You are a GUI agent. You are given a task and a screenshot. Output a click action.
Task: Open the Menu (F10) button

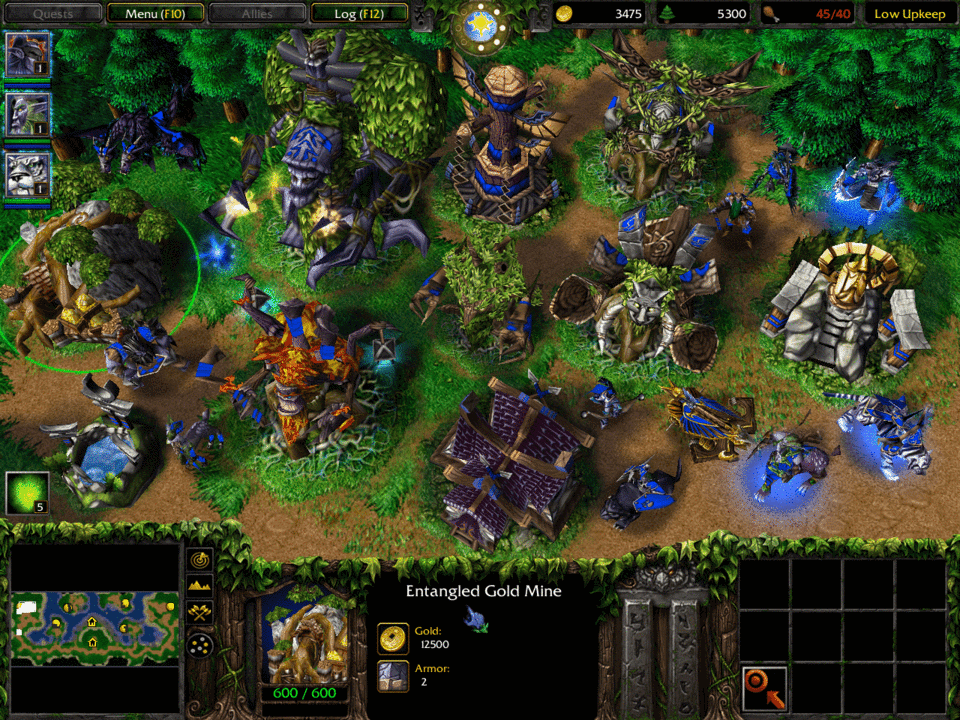[x=155, y=13]
